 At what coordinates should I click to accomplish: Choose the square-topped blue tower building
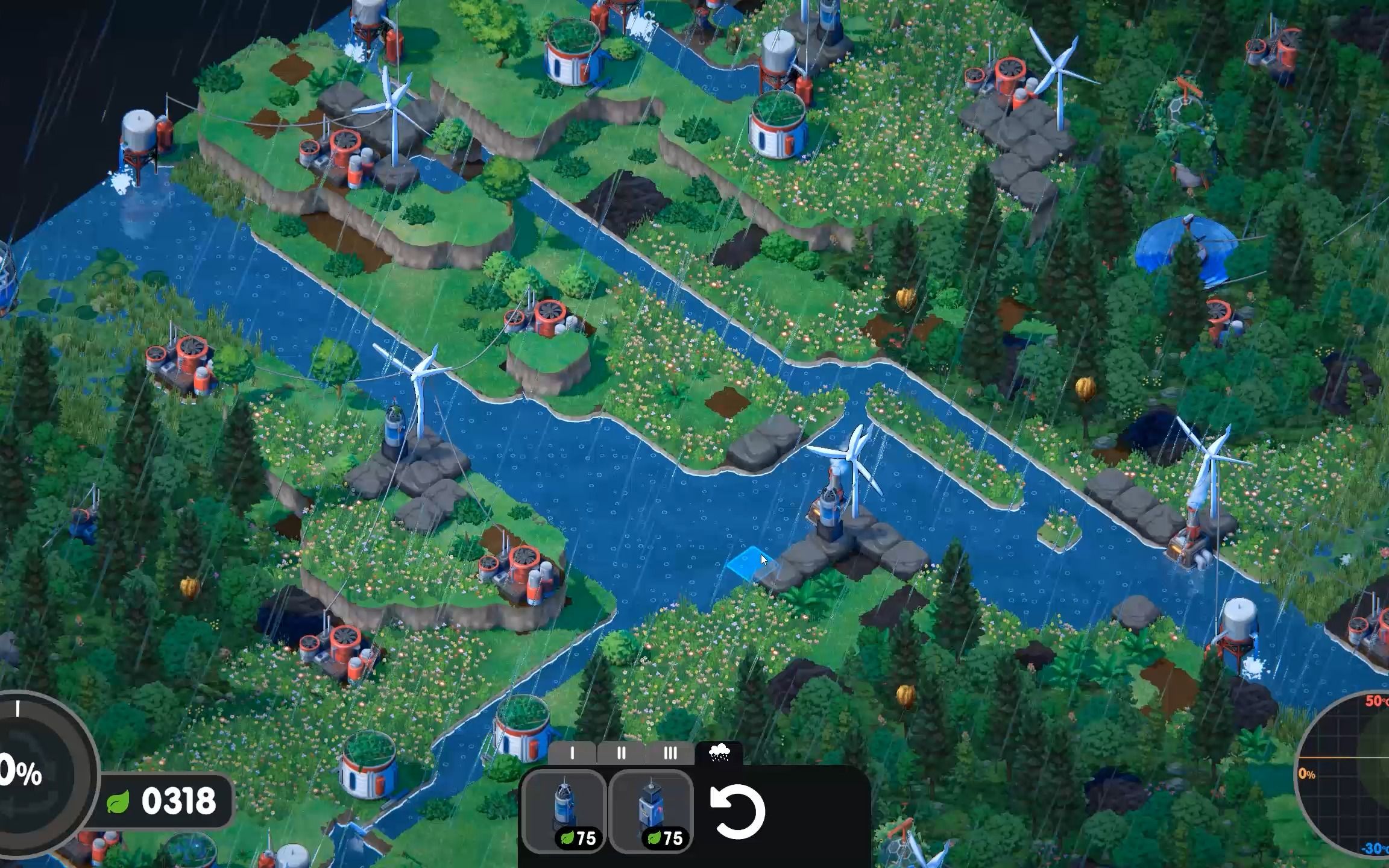coord(652,811)
